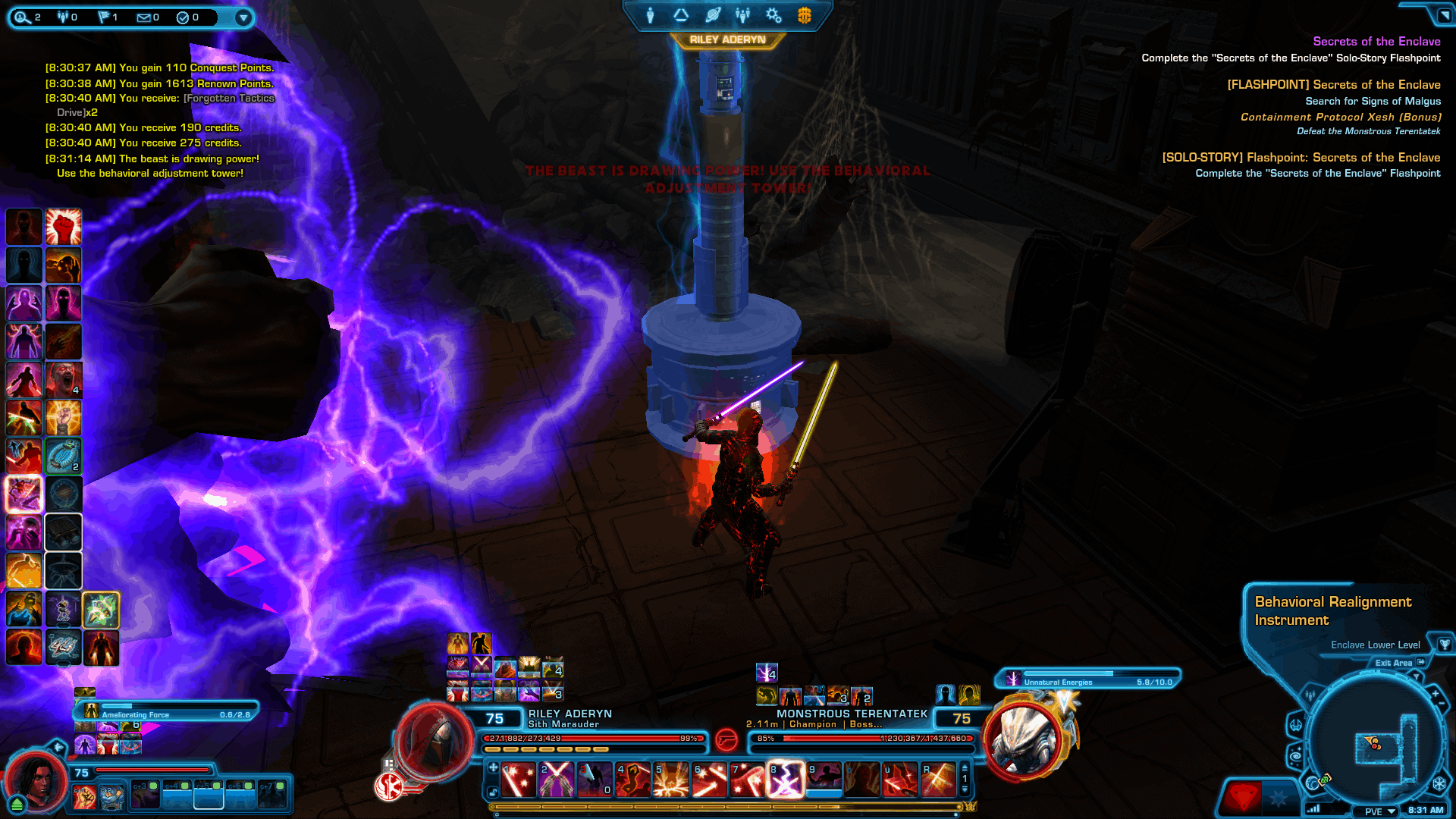This screenshot has height=819, width=1456.
Task: Open the mail envelope icon
Action: [144, 17]
